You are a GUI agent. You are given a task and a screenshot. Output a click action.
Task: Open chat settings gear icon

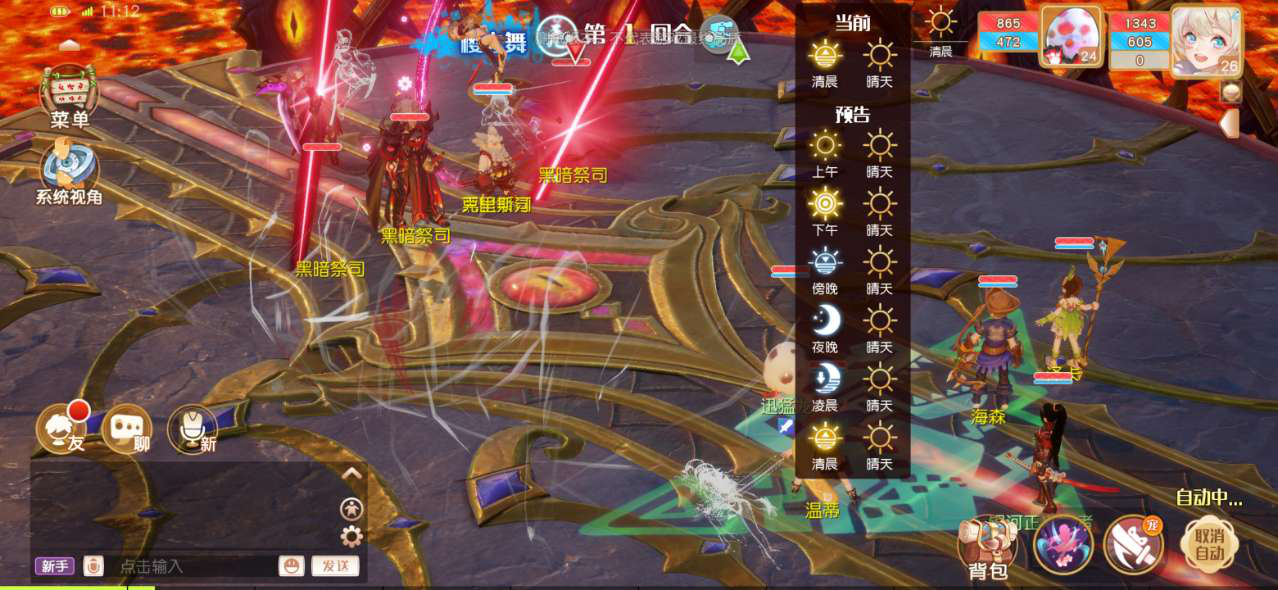click(x=351, y=537)
